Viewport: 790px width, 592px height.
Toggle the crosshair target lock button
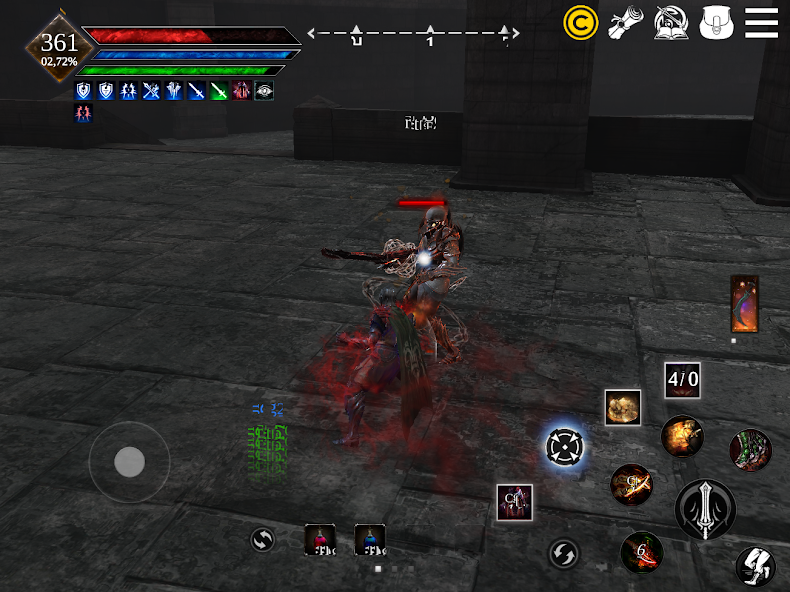click(565, 446)
